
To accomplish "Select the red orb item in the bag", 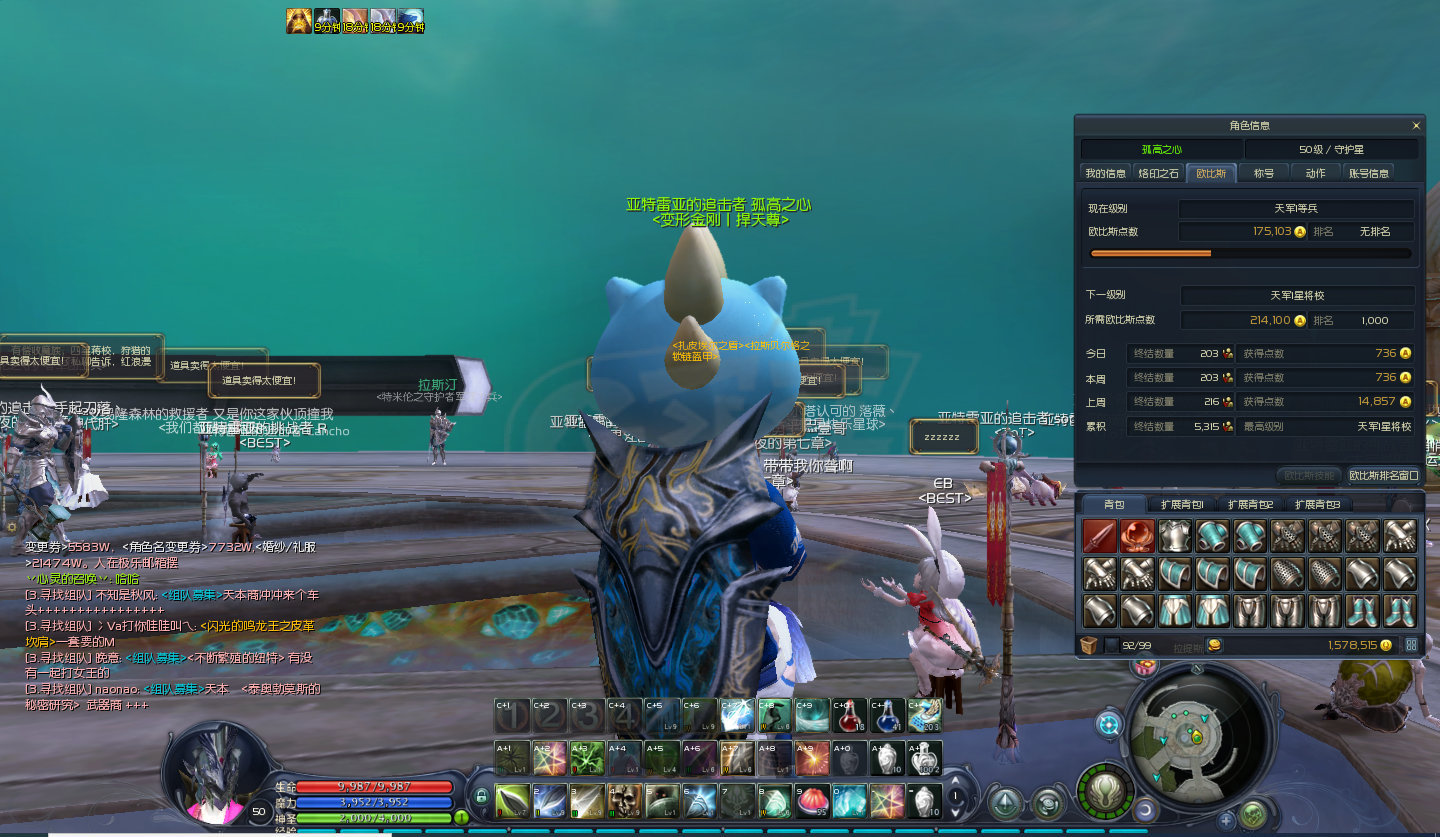I will (1137, 537).
